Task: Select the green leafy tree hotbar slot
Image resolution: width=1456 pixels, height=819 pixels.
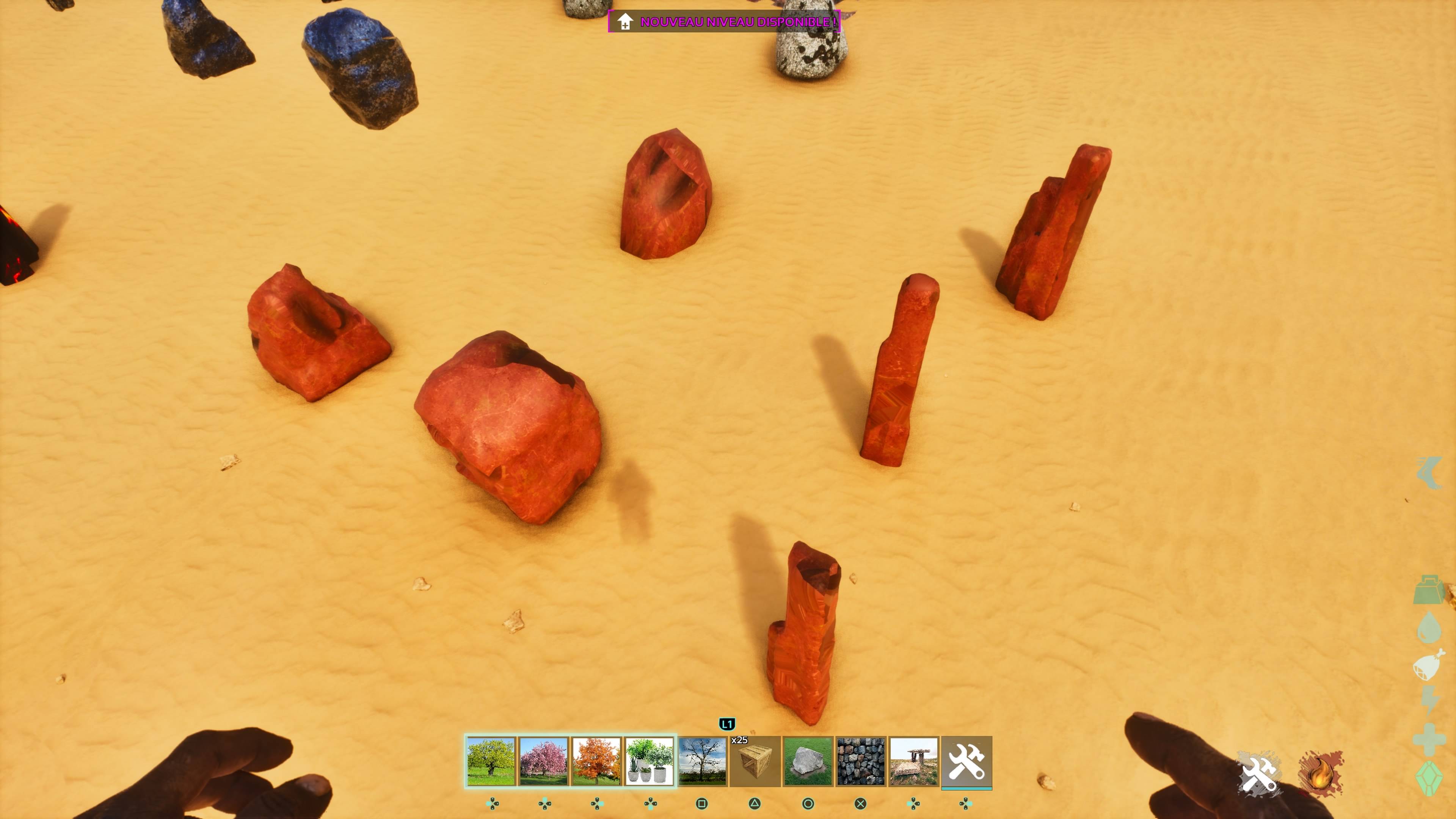Action: click(491, 761)
